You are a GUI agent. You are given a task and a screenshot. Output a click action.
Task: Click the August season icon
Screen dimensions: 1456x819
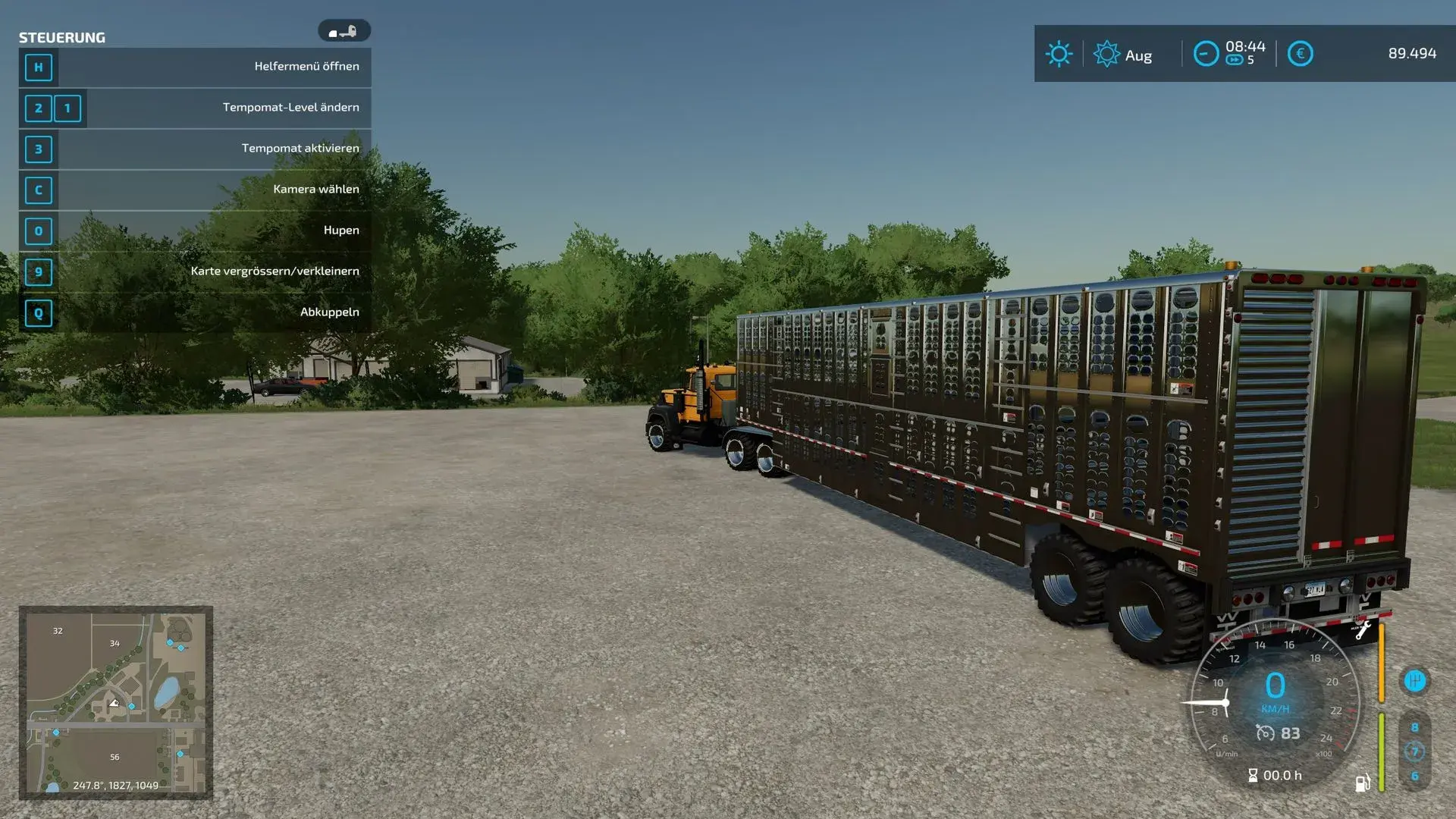tap(1106, 54)
